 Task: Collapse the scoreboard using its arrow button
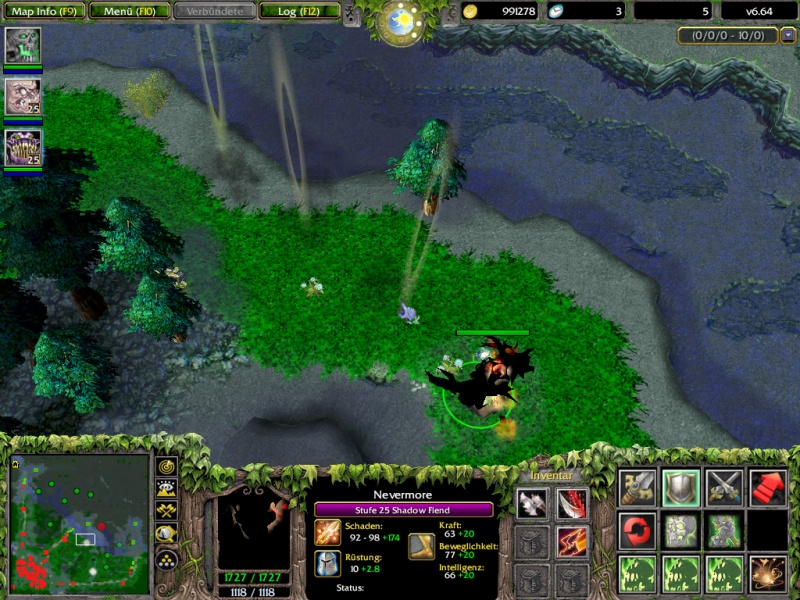[x=788, y=35]
